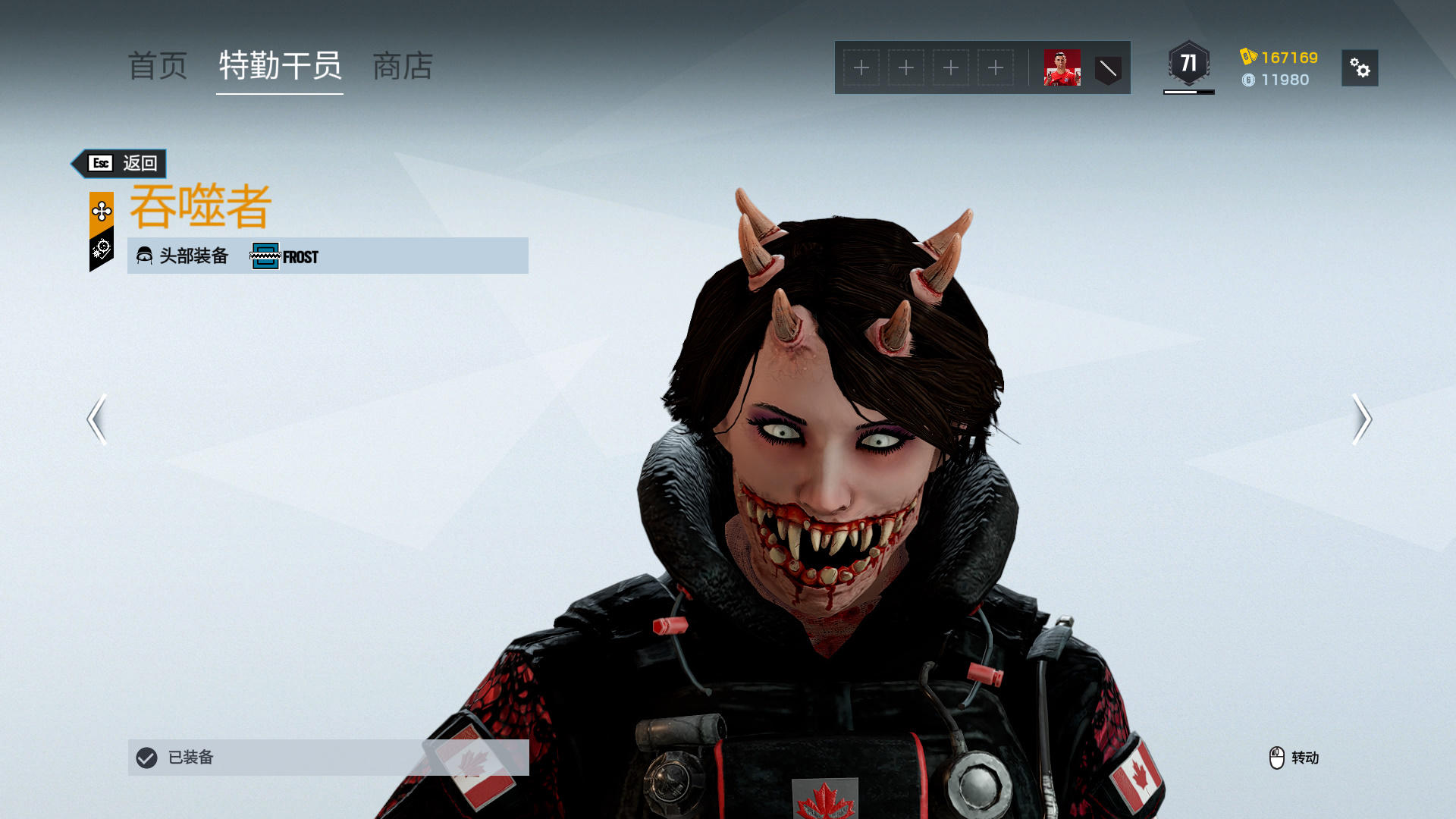1456x819 pixels.
Task: Switch to the 首页 home tab
Action: [158, 67]
